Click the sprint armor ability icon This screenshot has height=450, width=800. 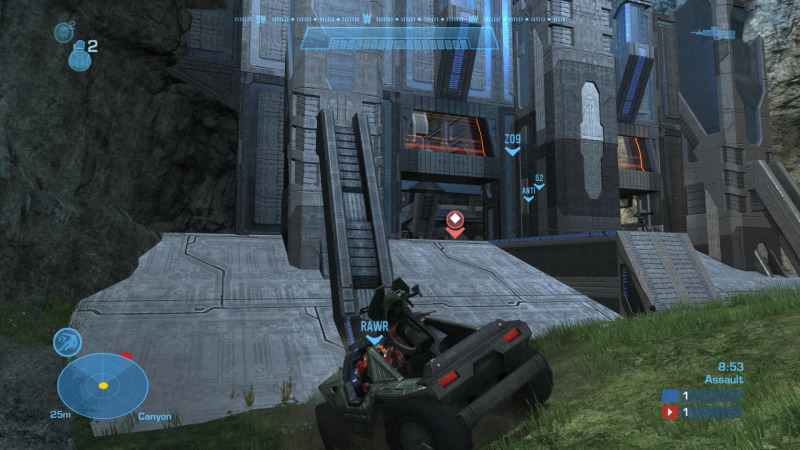tap(68, 342)
